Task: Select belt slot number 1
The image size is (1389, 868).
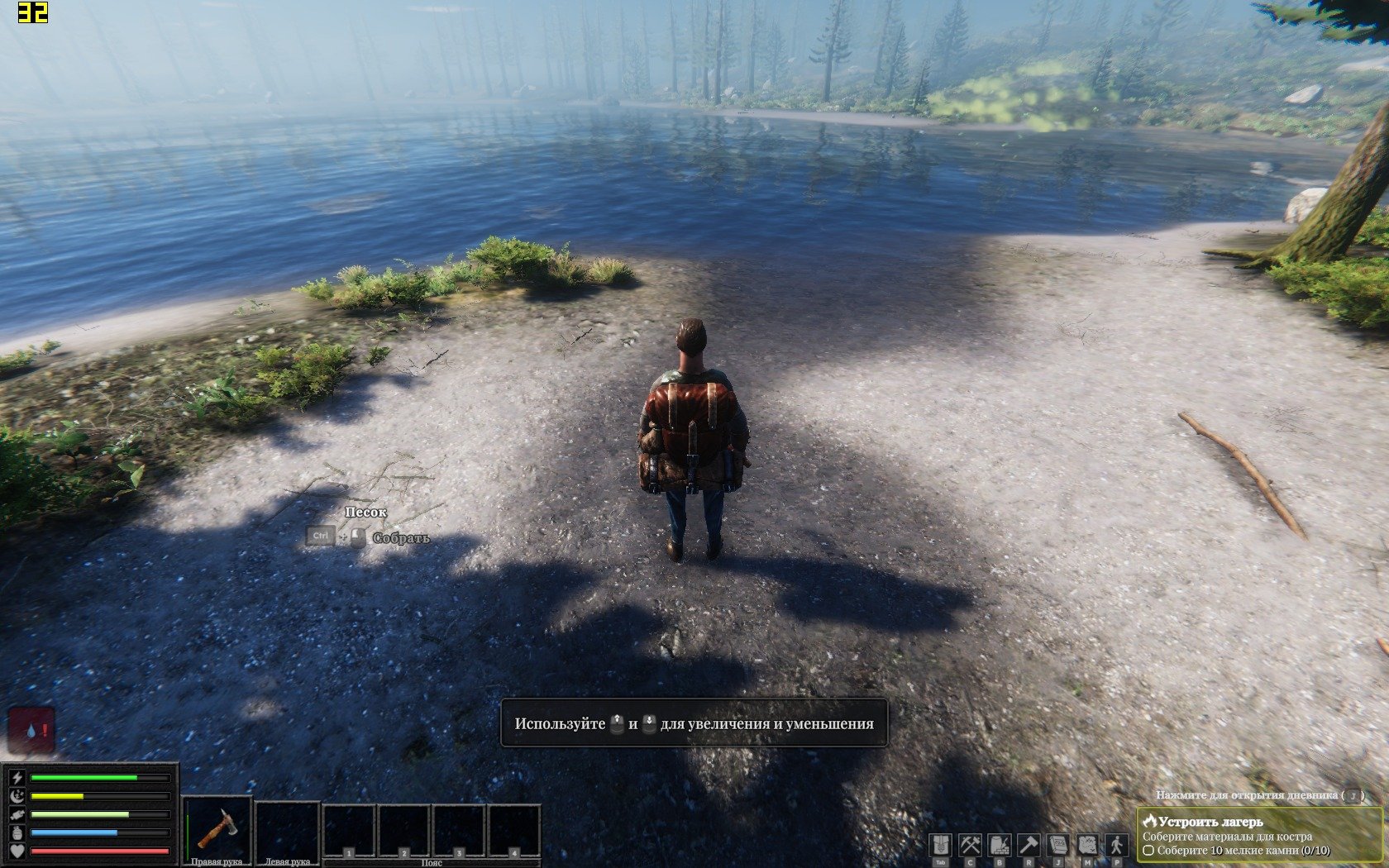Action: click(x=349, y=832)
